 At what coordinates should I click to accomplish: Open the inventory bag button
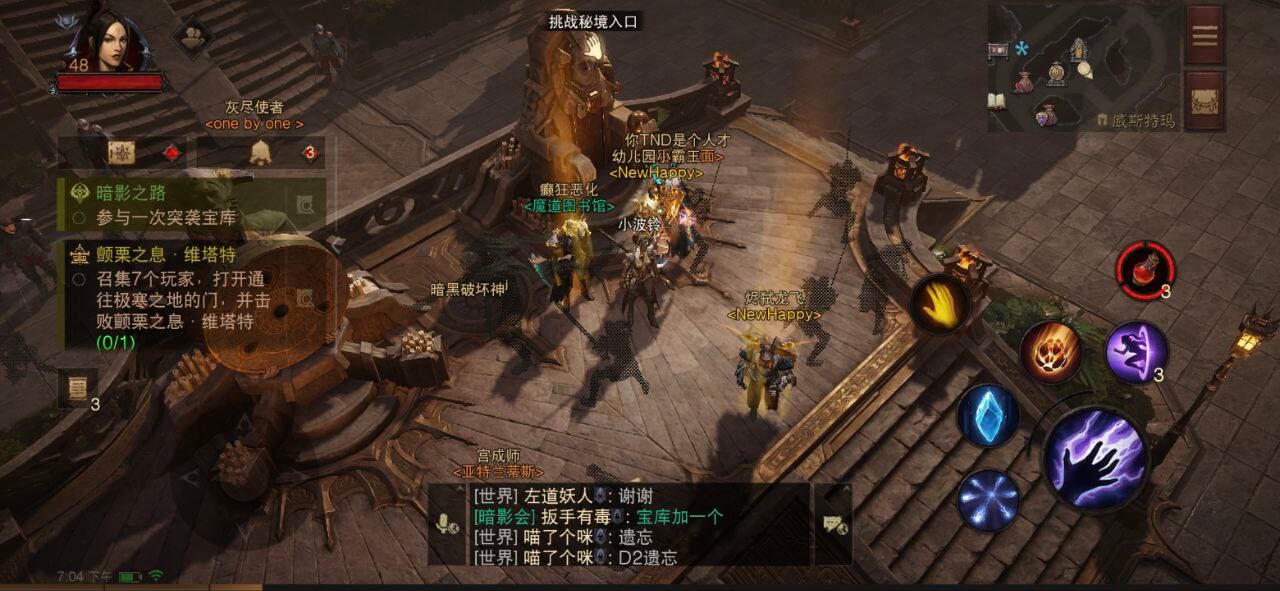pyautogui.click(x=1205, y=100)
